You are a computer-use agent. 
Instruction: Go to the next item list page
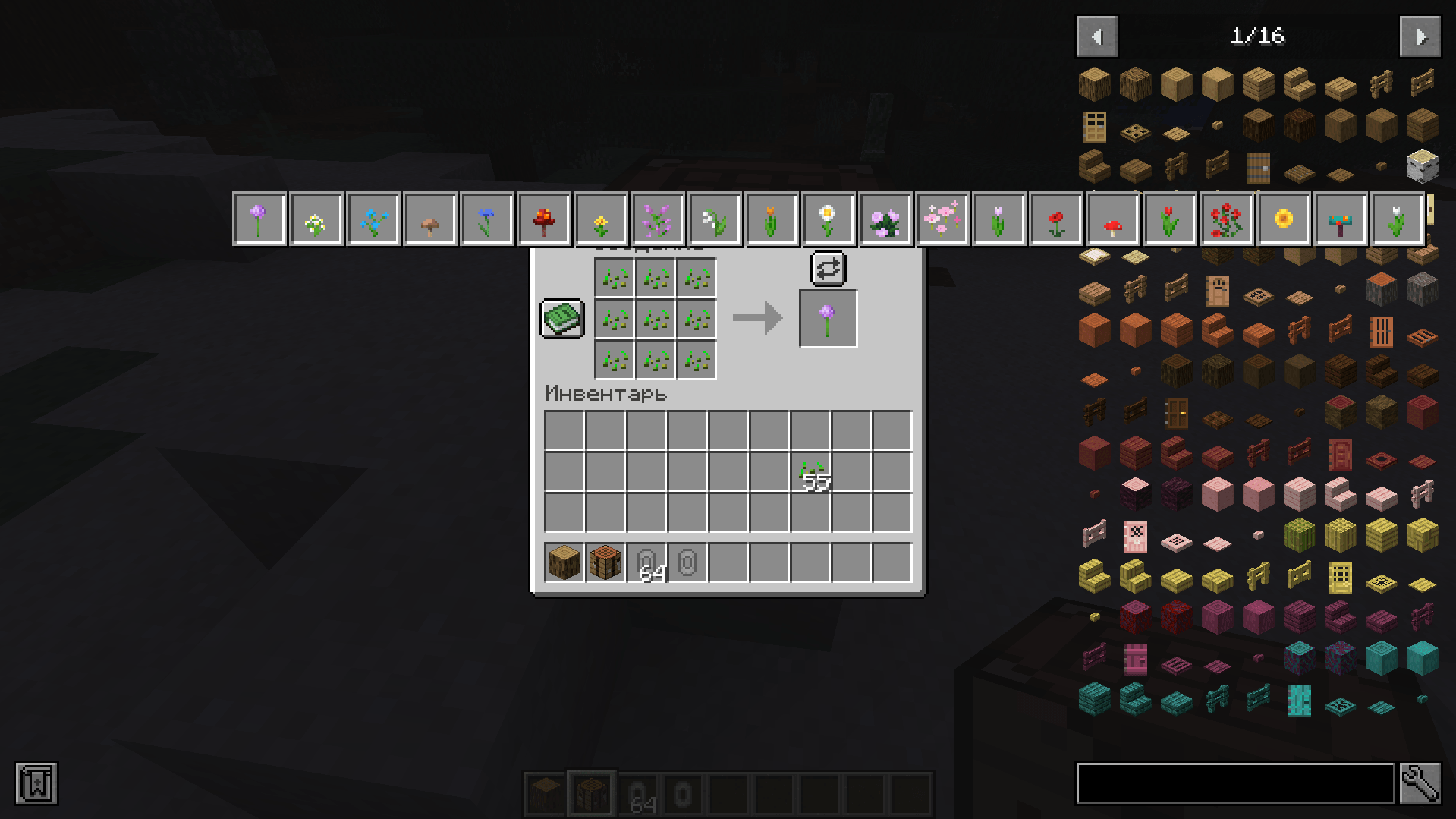1418,36
